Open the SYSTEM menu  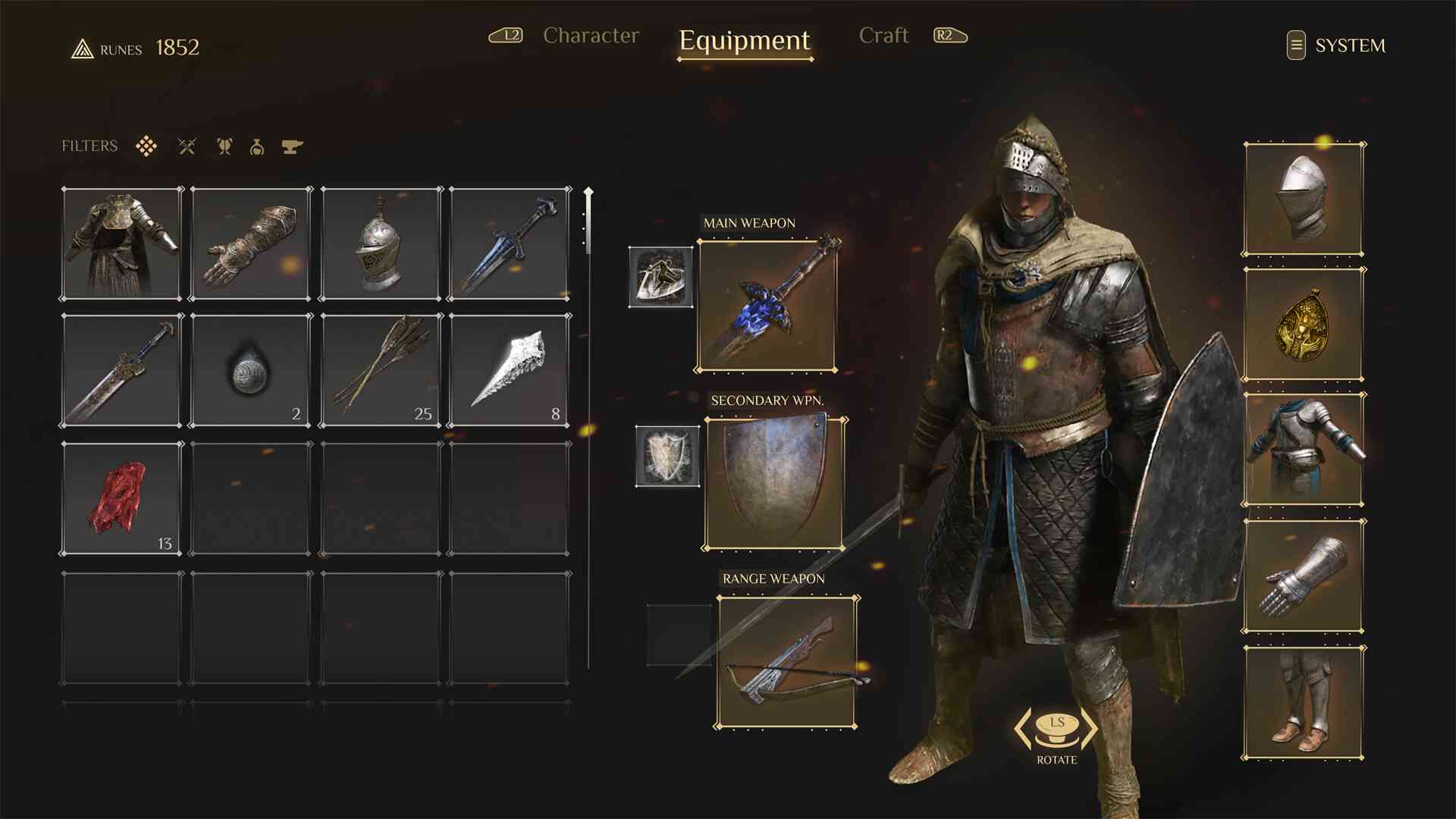[x=1336, y=45]
